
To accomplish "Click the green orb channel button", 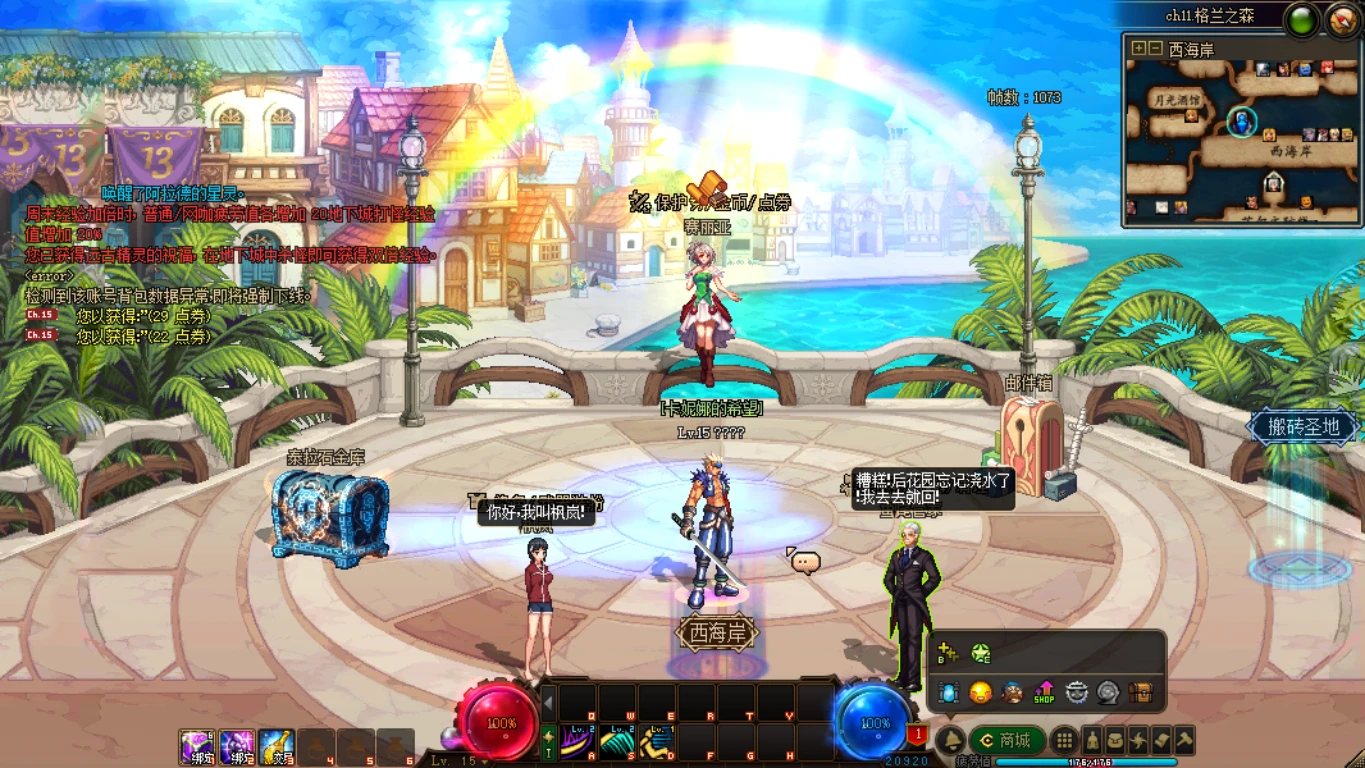I will click(1301, 21).
